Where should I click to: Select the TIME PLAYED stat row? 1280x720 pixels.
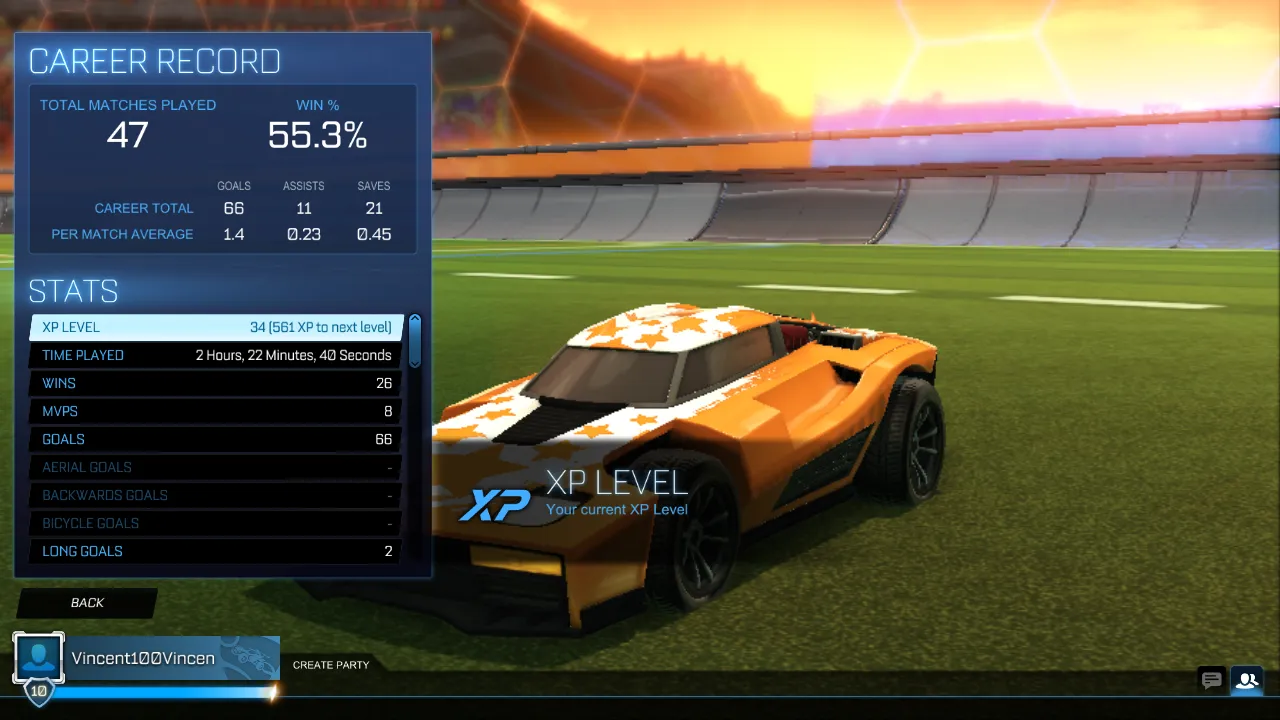(x=215, y=355)
